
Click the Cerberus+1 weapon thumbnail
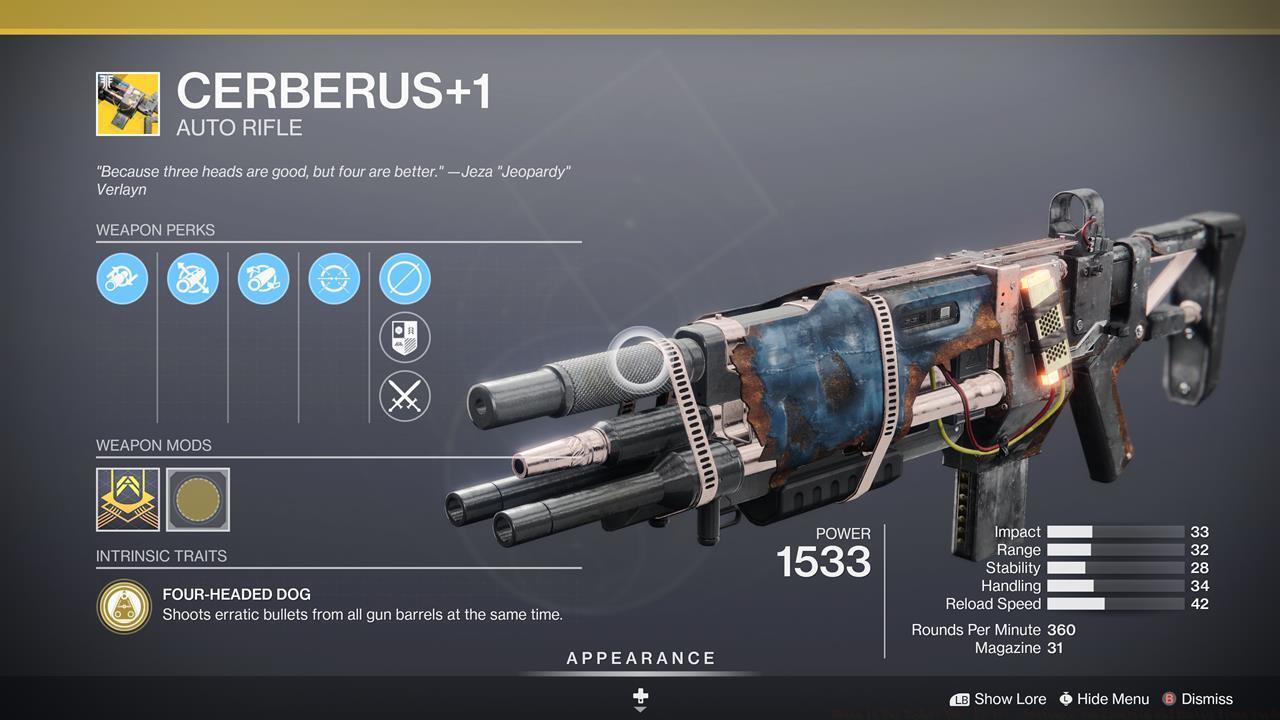click(x=127, y=103)
